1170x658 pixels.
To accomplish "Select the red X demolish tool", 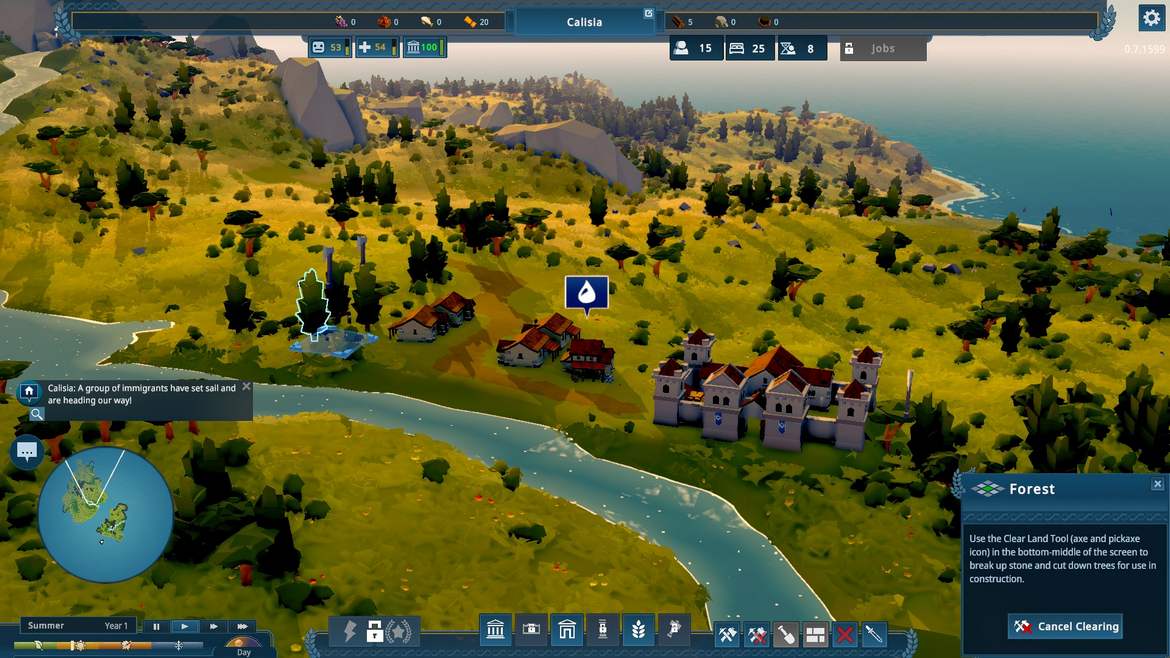I will pyautogui.click(x=845, y=634).
